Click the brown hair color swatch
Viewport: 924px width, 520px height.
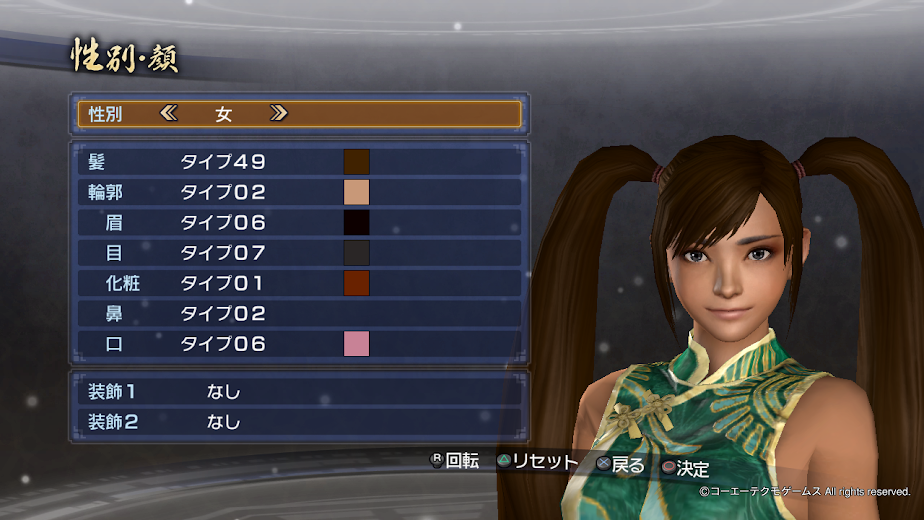[357, 162]
